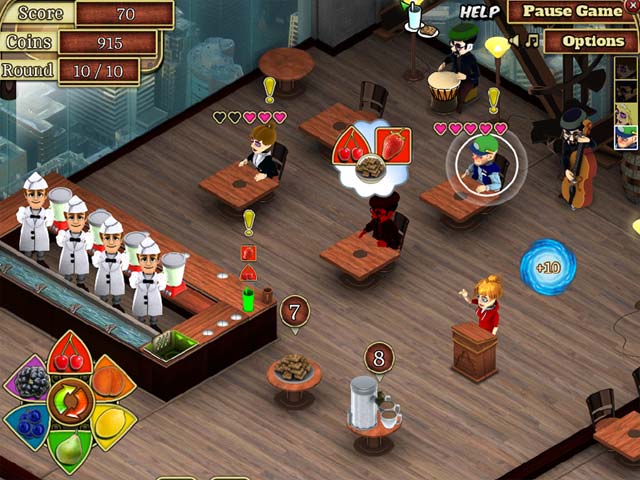Pick the blueberries on the fruit wheel
The image size is (640, 480).
coord(30,424)
